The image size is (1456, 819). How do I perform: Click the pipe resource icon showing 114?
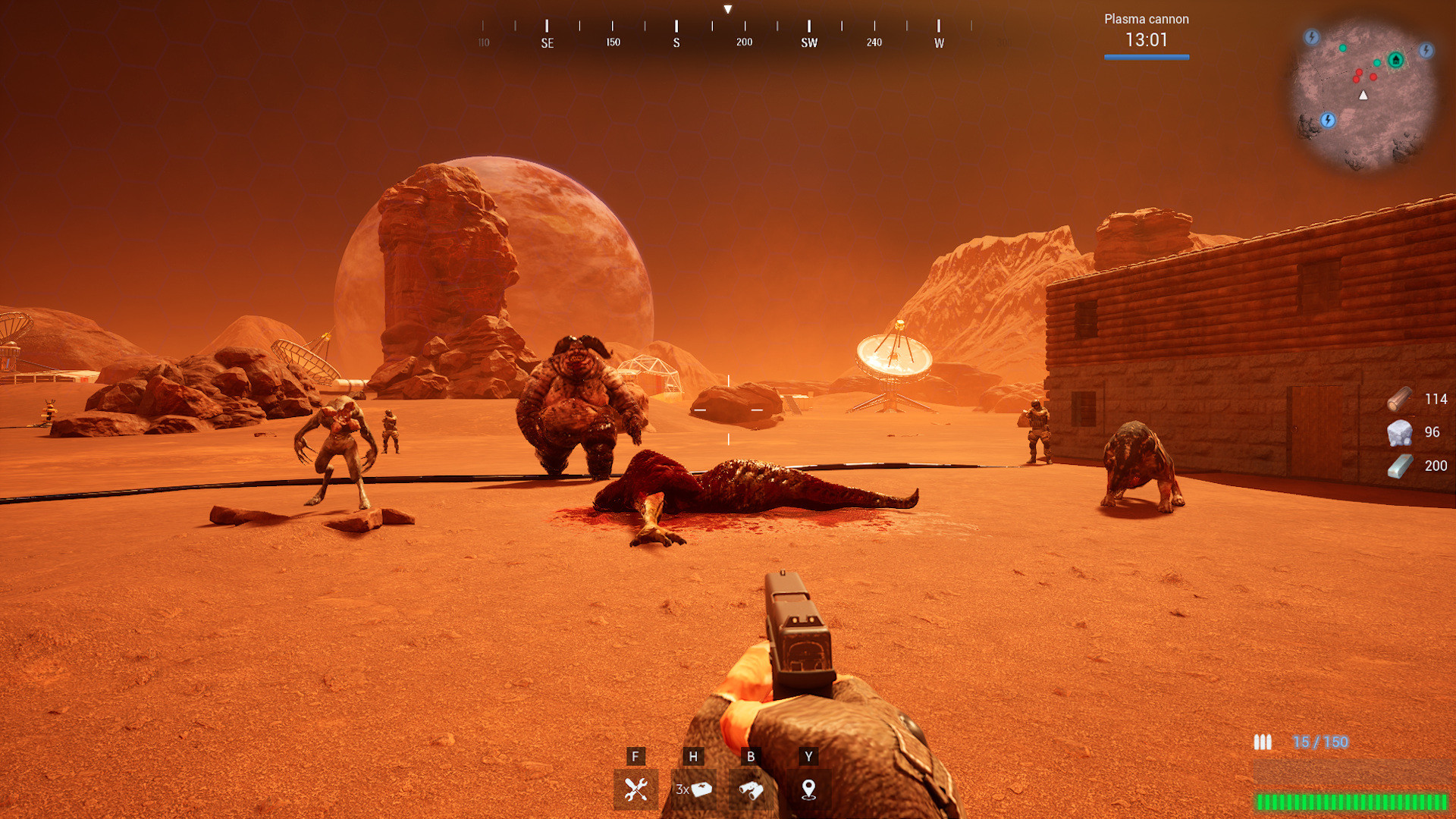click(x=1399, y=400)
